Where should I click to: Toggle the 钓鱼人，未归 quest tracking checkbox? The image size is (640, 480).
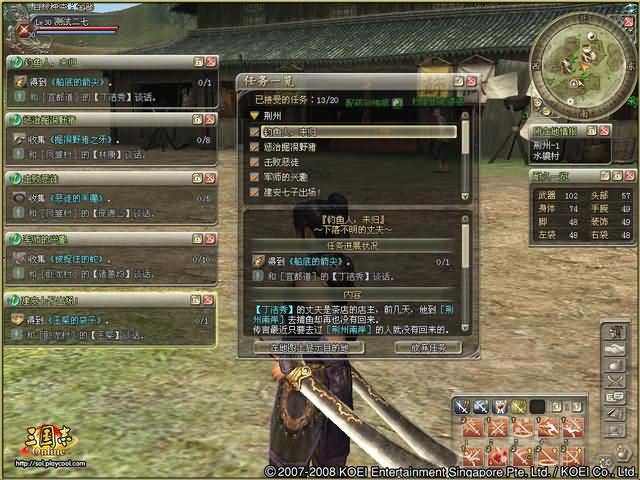255,131
